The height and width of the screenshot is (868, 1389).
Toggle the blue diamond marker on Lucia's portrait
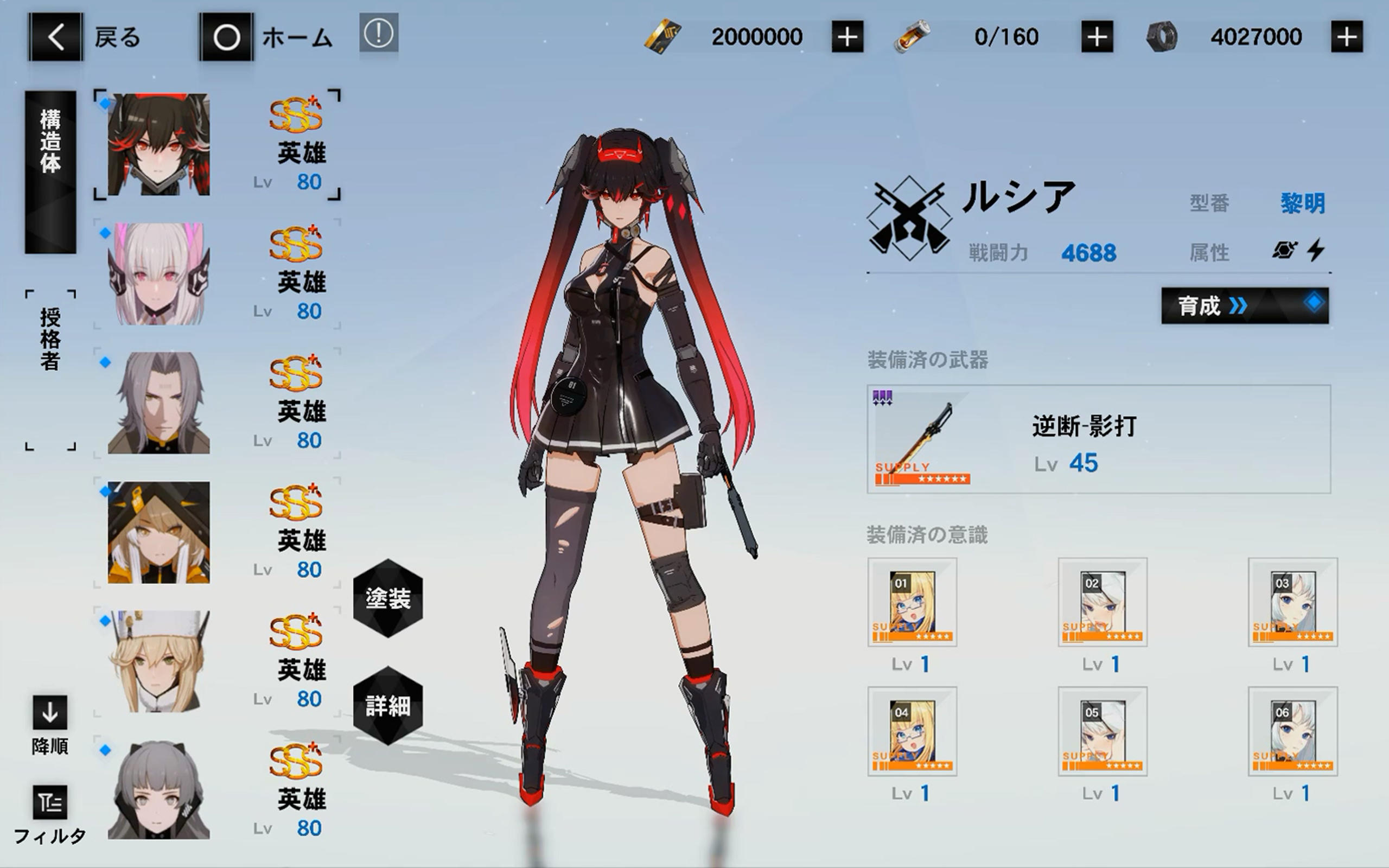pyautogui.click(x=106, y=102)
